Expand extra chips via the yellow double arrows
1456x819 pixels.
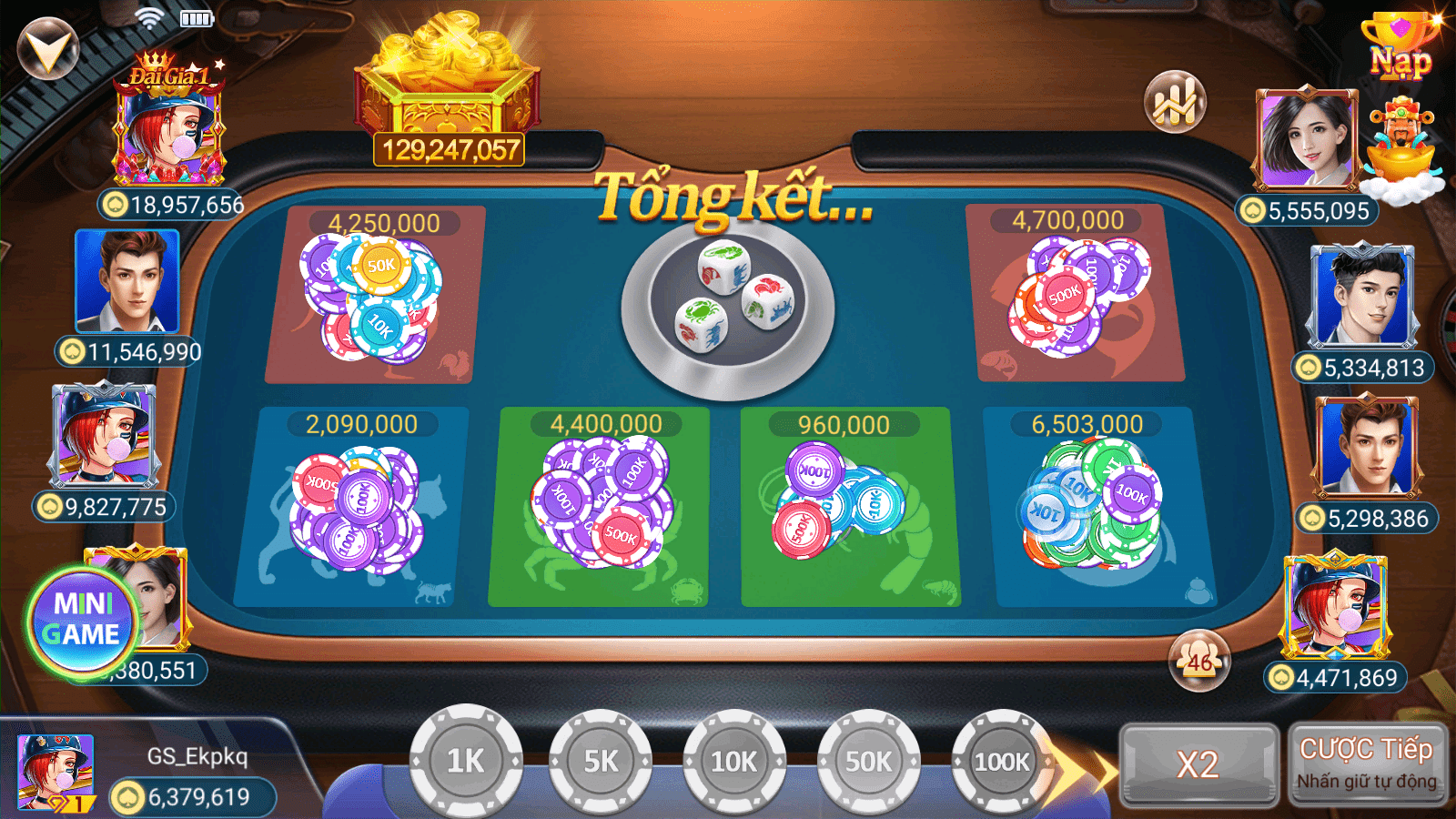click(1078, 769)
